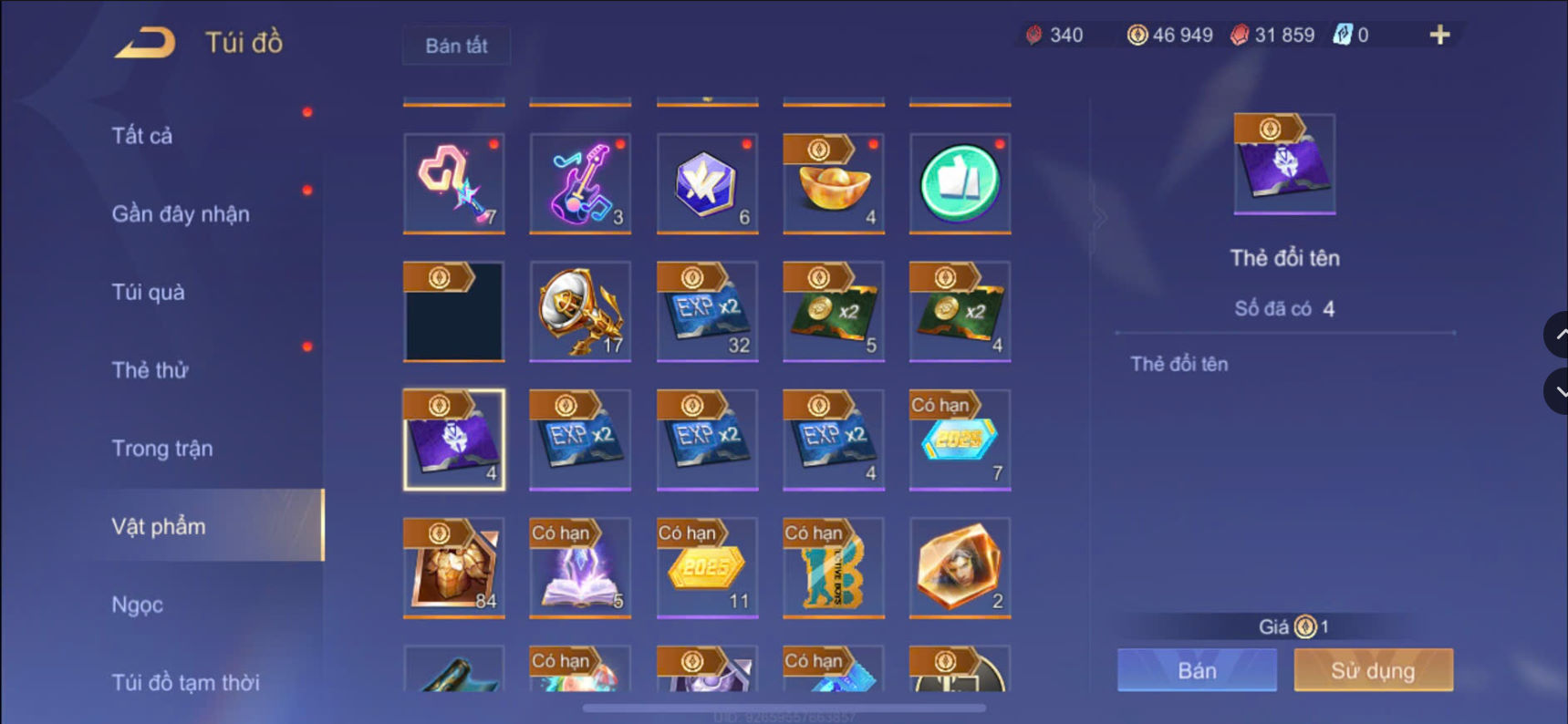Open the golden megaphone item showing 17
The width and height of the screenshot is (1568, 724).
click(x=580, y=312)
